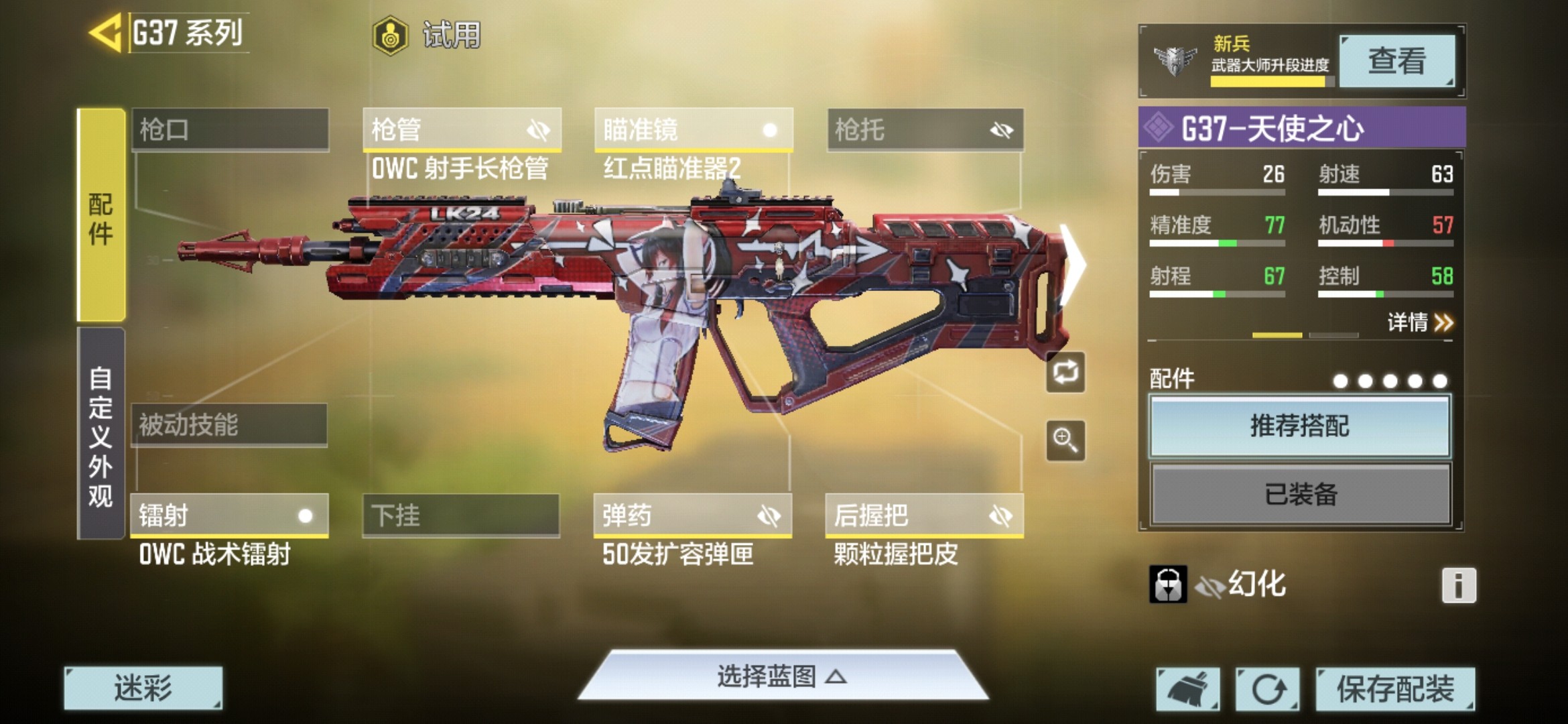Toggle visibility of the 枪管 barrel attachment
Viewport: 1568px width, 724px height.
click(540, 130)
